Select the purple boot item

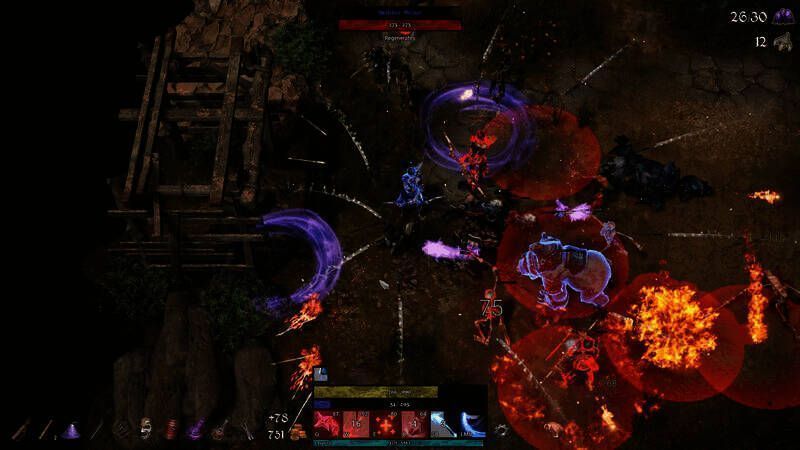click(196, 430)
